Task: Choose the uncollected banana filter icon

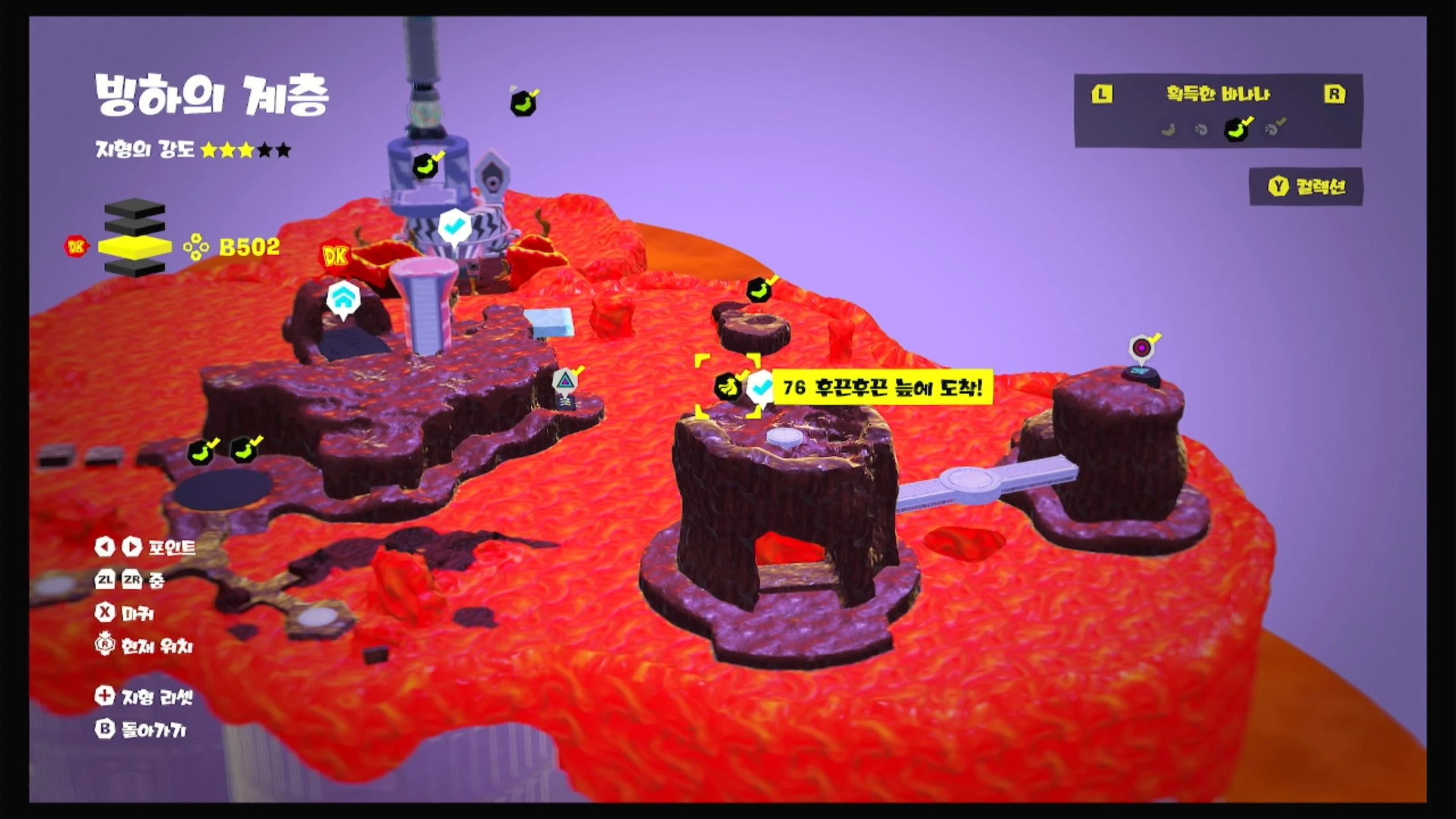Action: (1169, 130)
